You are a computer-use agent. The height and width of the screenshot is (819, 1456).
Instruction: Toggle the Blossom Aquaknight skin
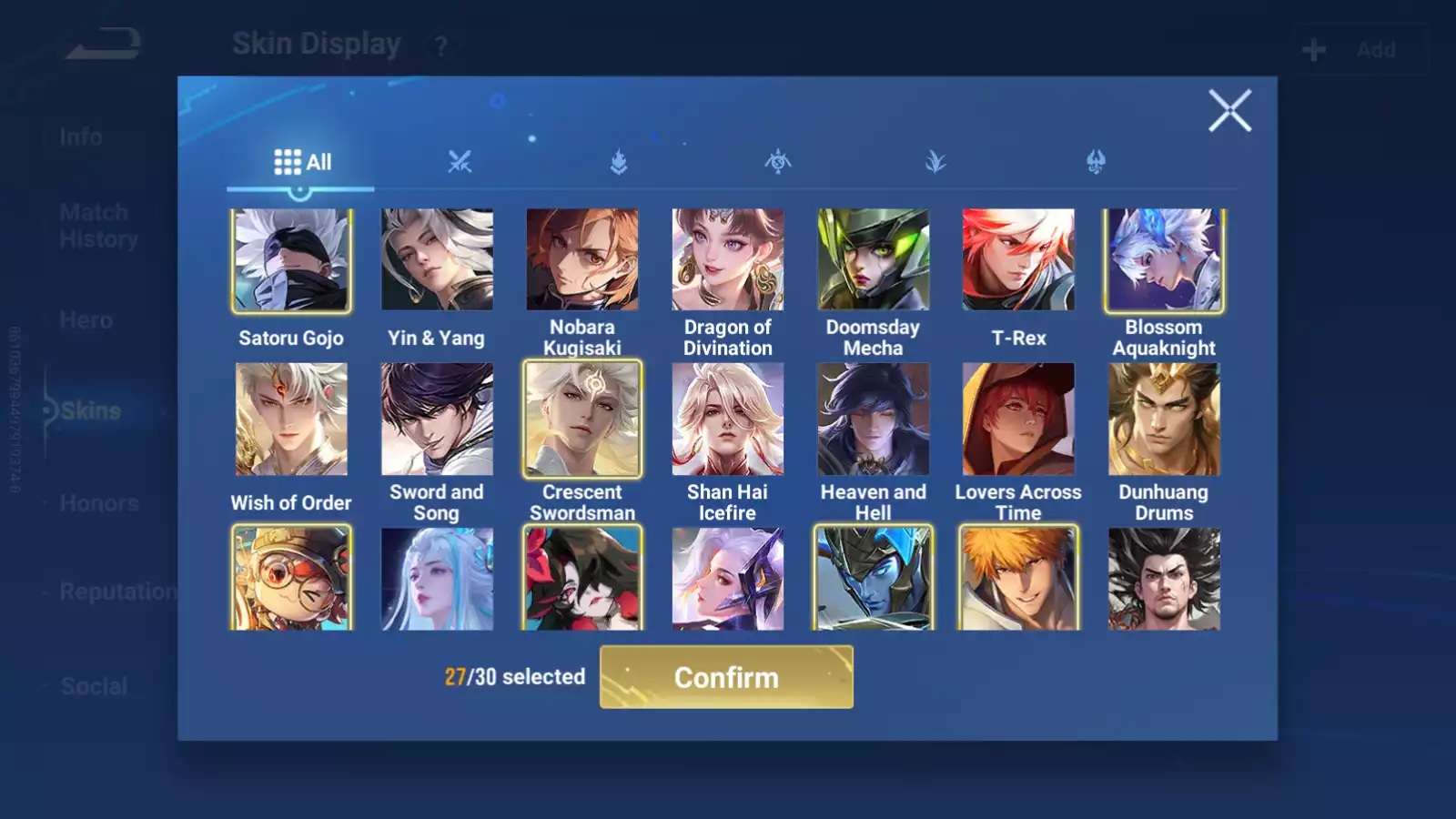tap(1164, 260)
